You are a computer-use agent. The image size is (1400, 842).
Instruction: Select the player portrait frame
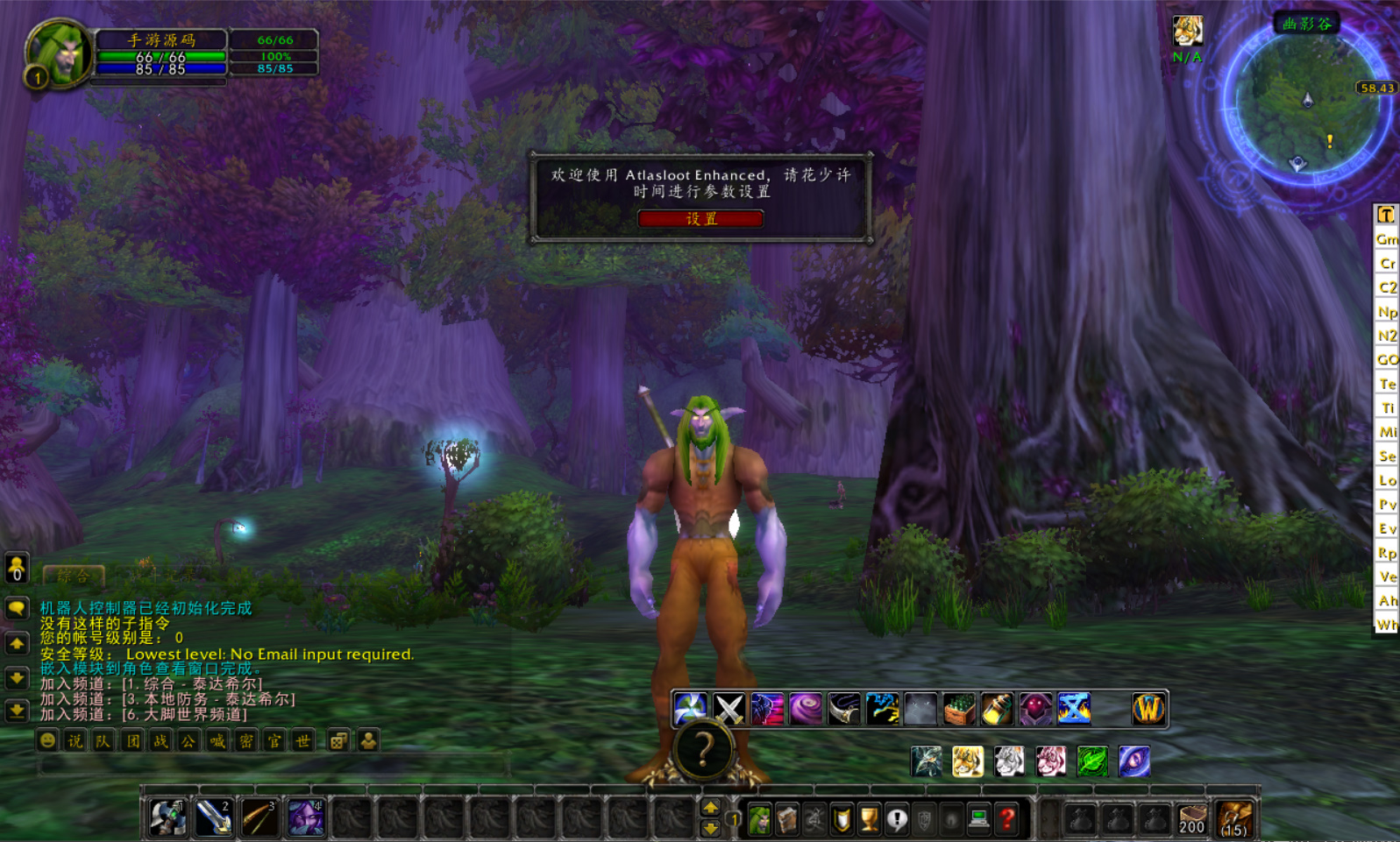59,53
